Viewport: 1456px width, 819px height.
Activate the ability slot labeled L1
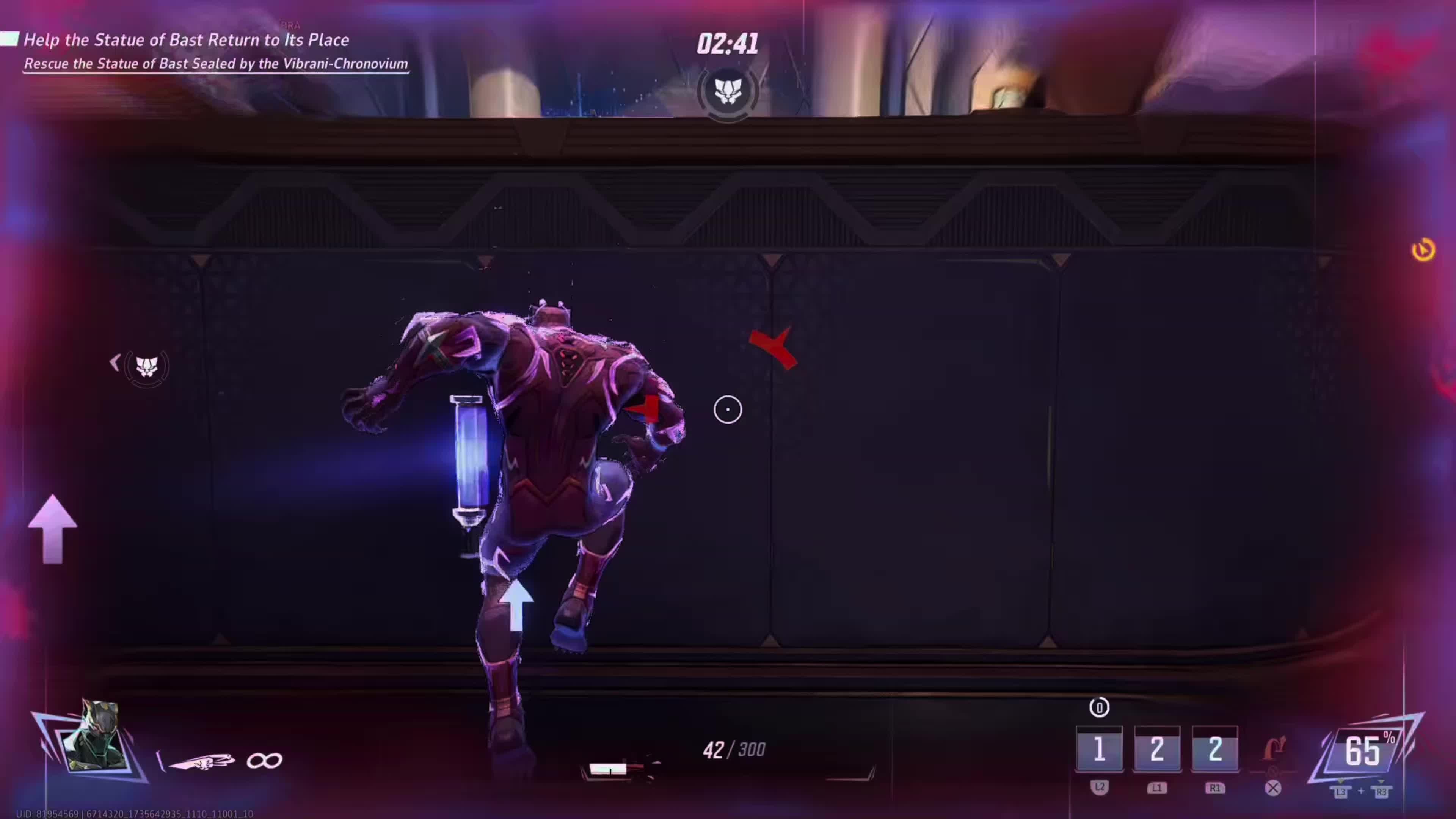tap(1157, 750)
